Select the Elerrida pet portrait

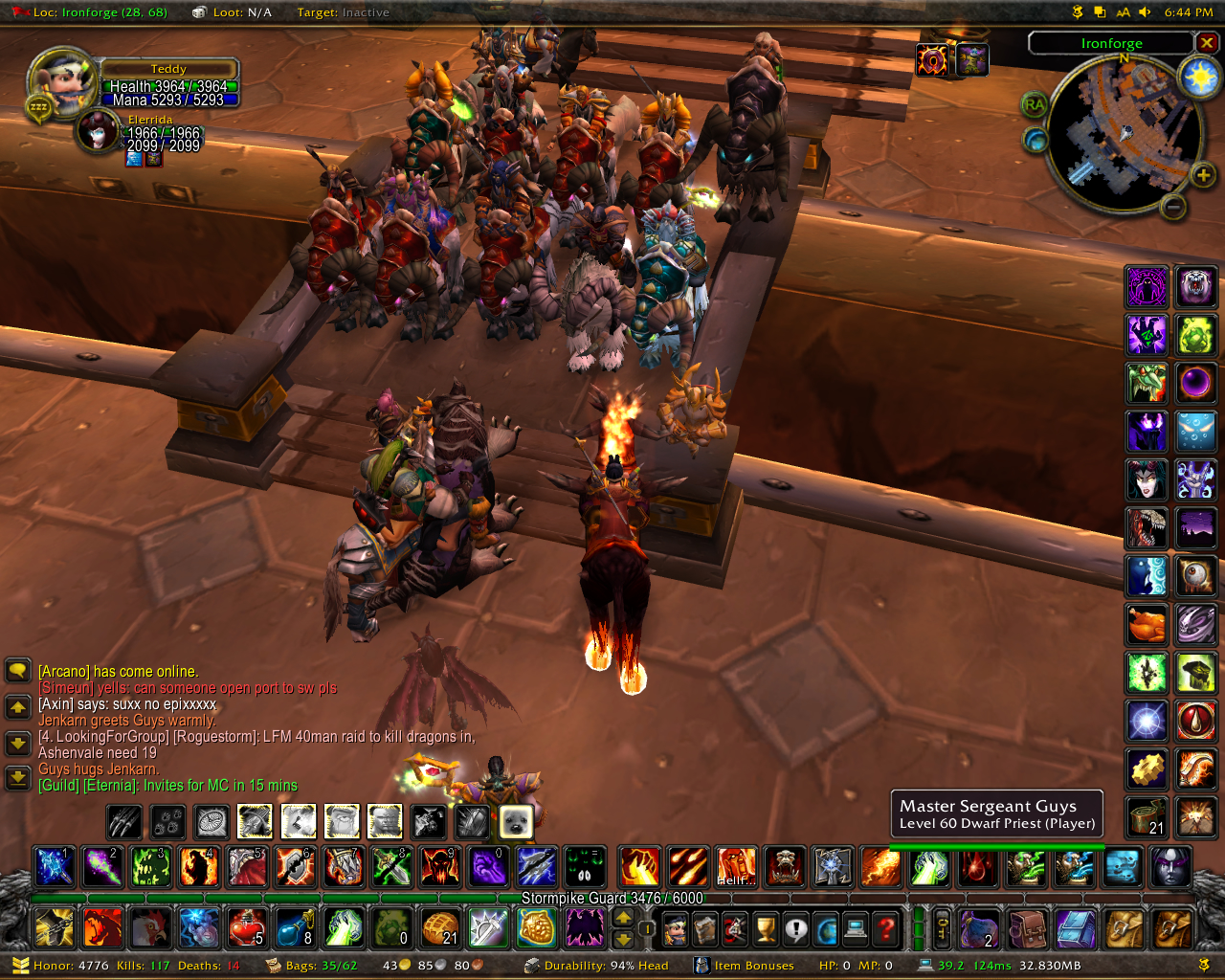tap(97, 131)
